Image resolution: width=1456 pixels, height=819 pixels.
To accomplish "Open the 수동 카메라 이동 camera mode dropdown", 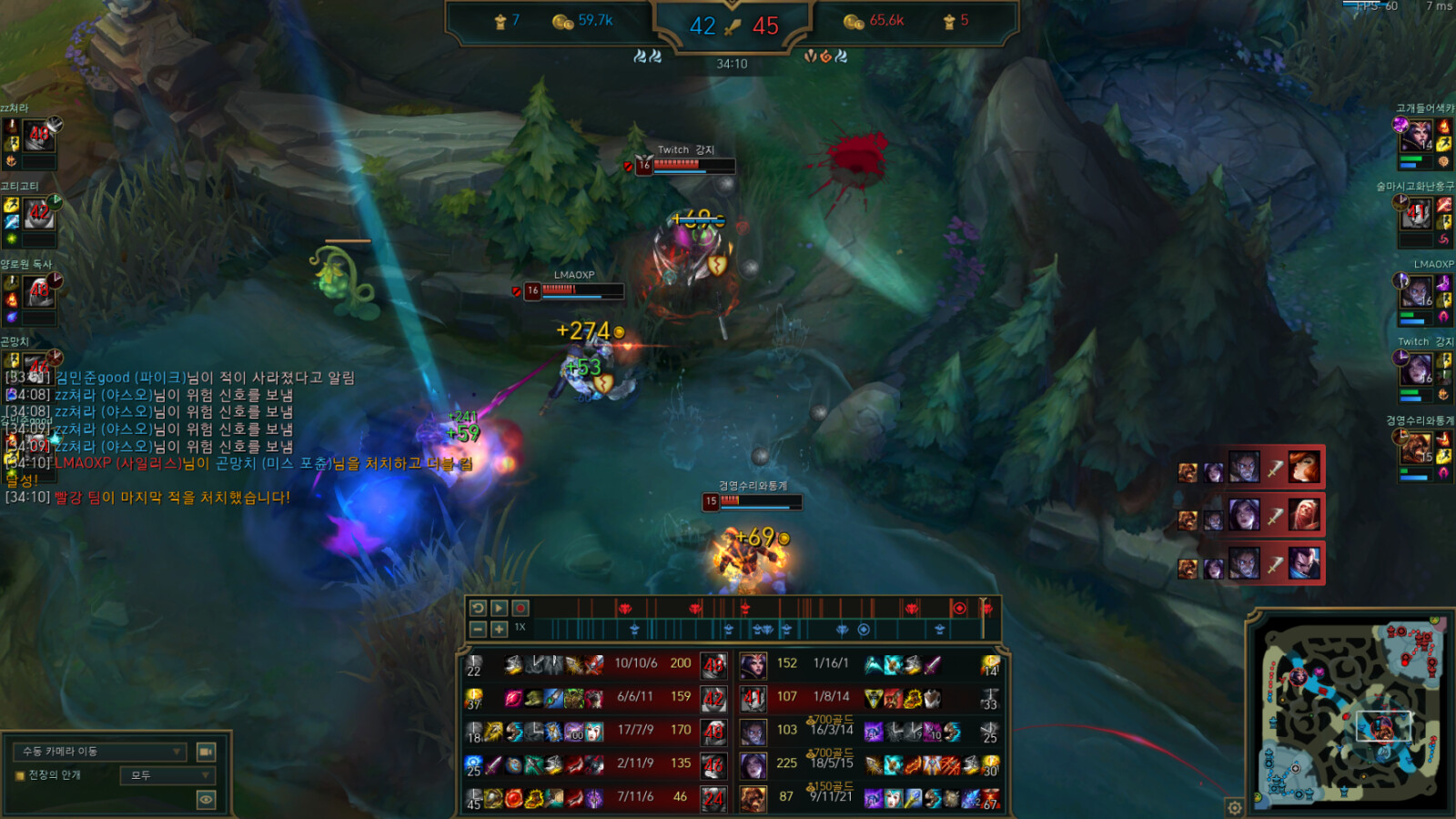I will 100,752.
